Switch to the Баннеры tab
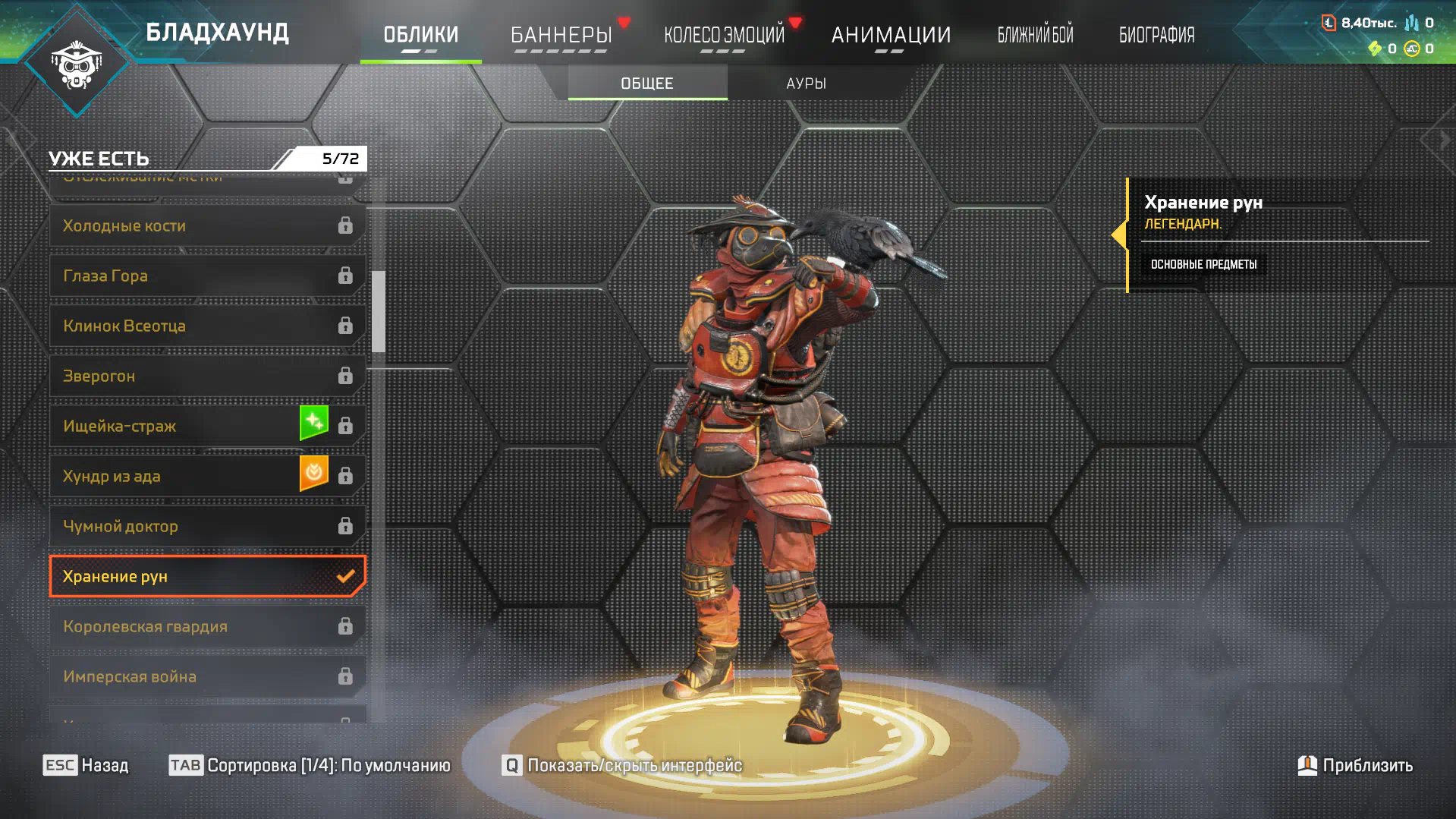This screenshot has height=819, width=1456. pyautogui.click(x=561, y=35)
